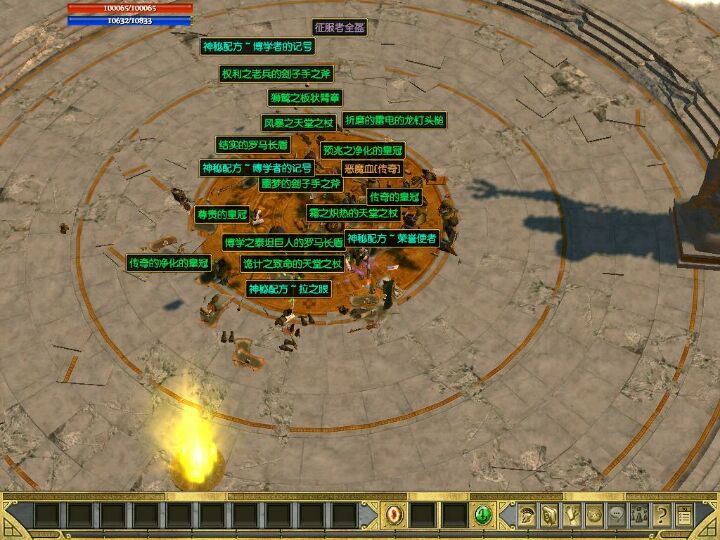Screen dimensions: 720x540
Task: Select the 结实的罗马长盾 loot label
Action: (x=252, y=145)
